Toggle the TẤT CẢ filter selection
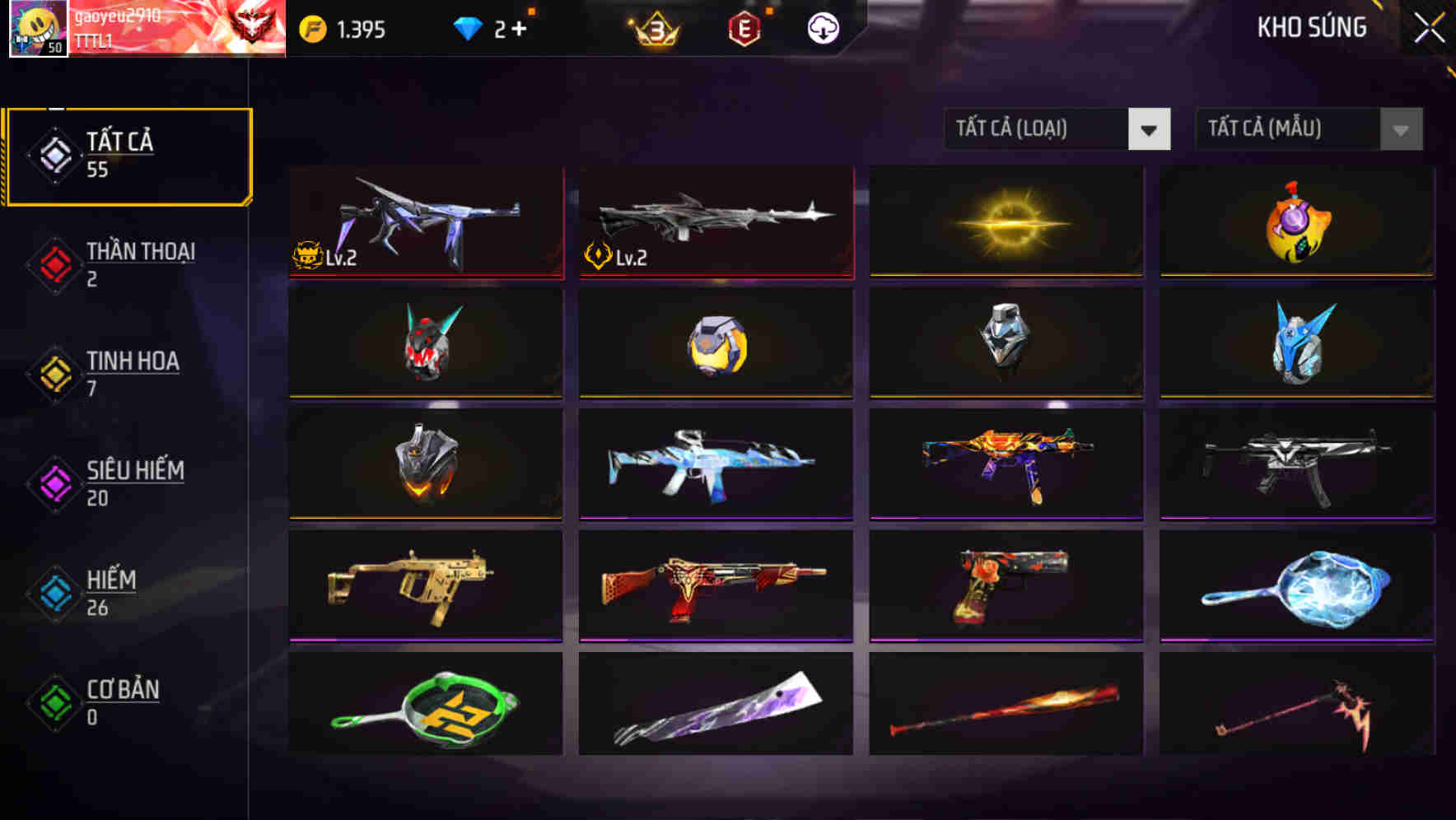 click(128, 154)
